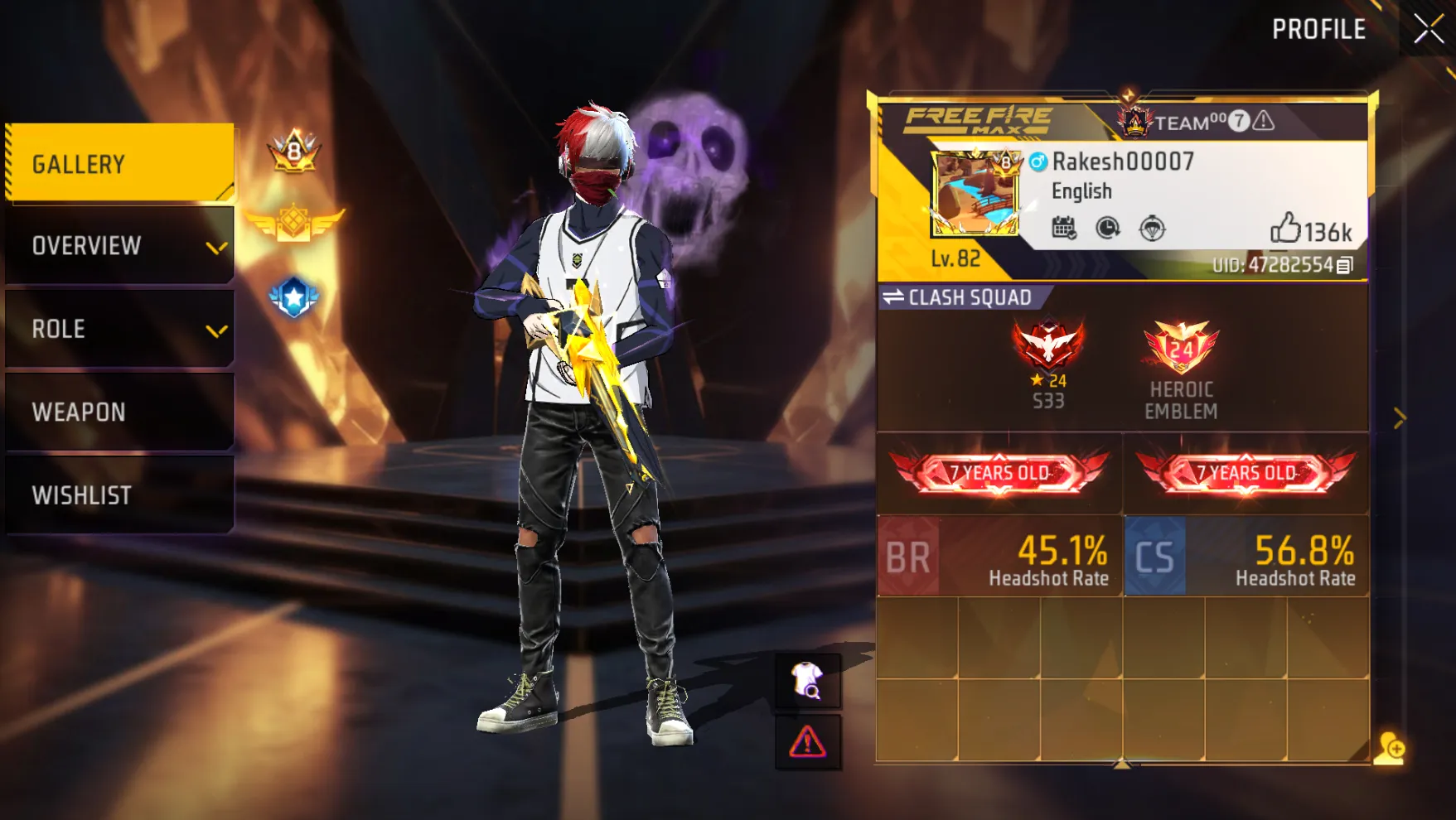Copy the player UID

pyautogui.click(x=1345, y=265)
